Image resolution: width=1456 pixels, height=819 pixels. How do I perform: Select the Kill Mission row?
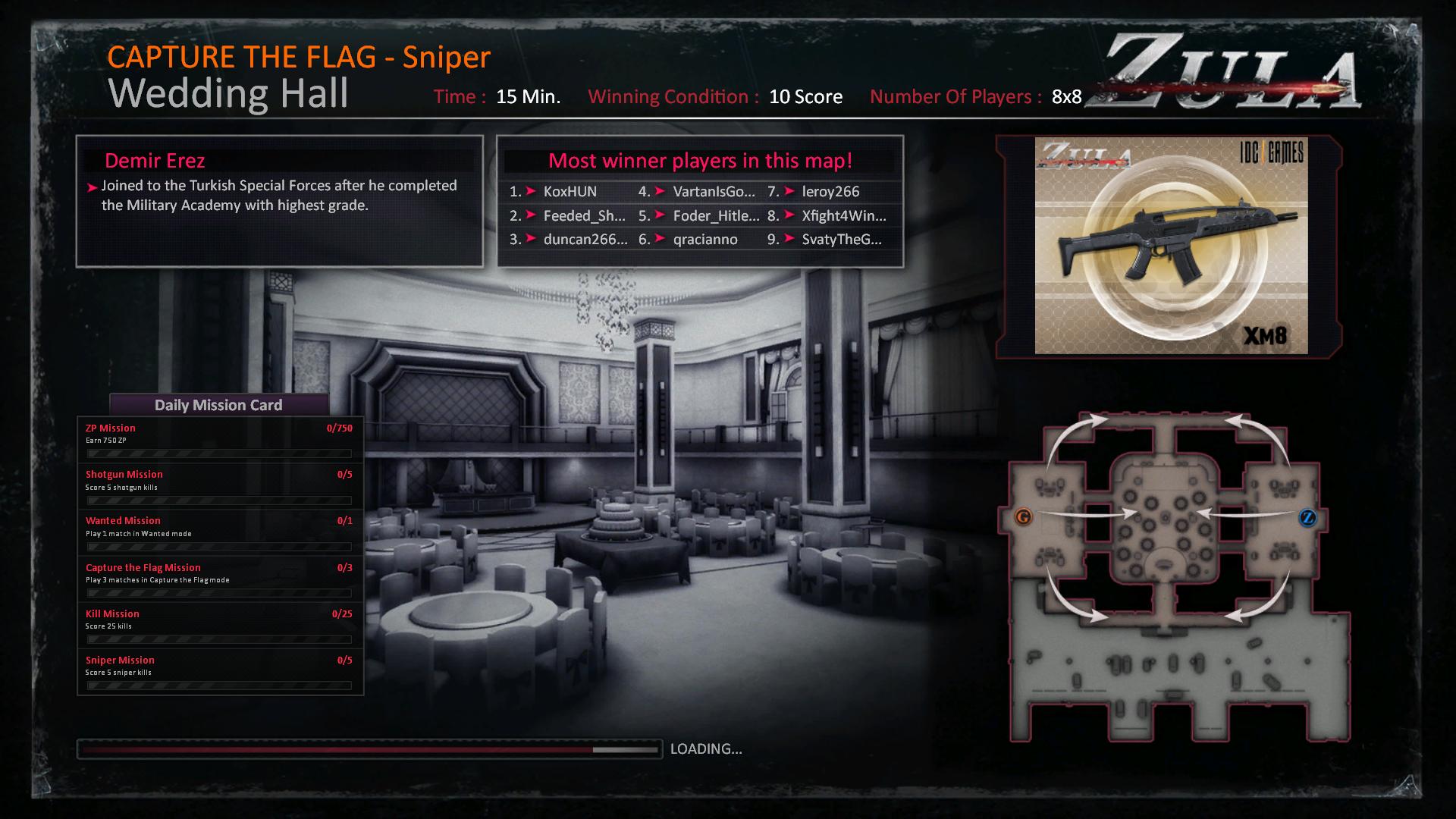pos(219,626)
